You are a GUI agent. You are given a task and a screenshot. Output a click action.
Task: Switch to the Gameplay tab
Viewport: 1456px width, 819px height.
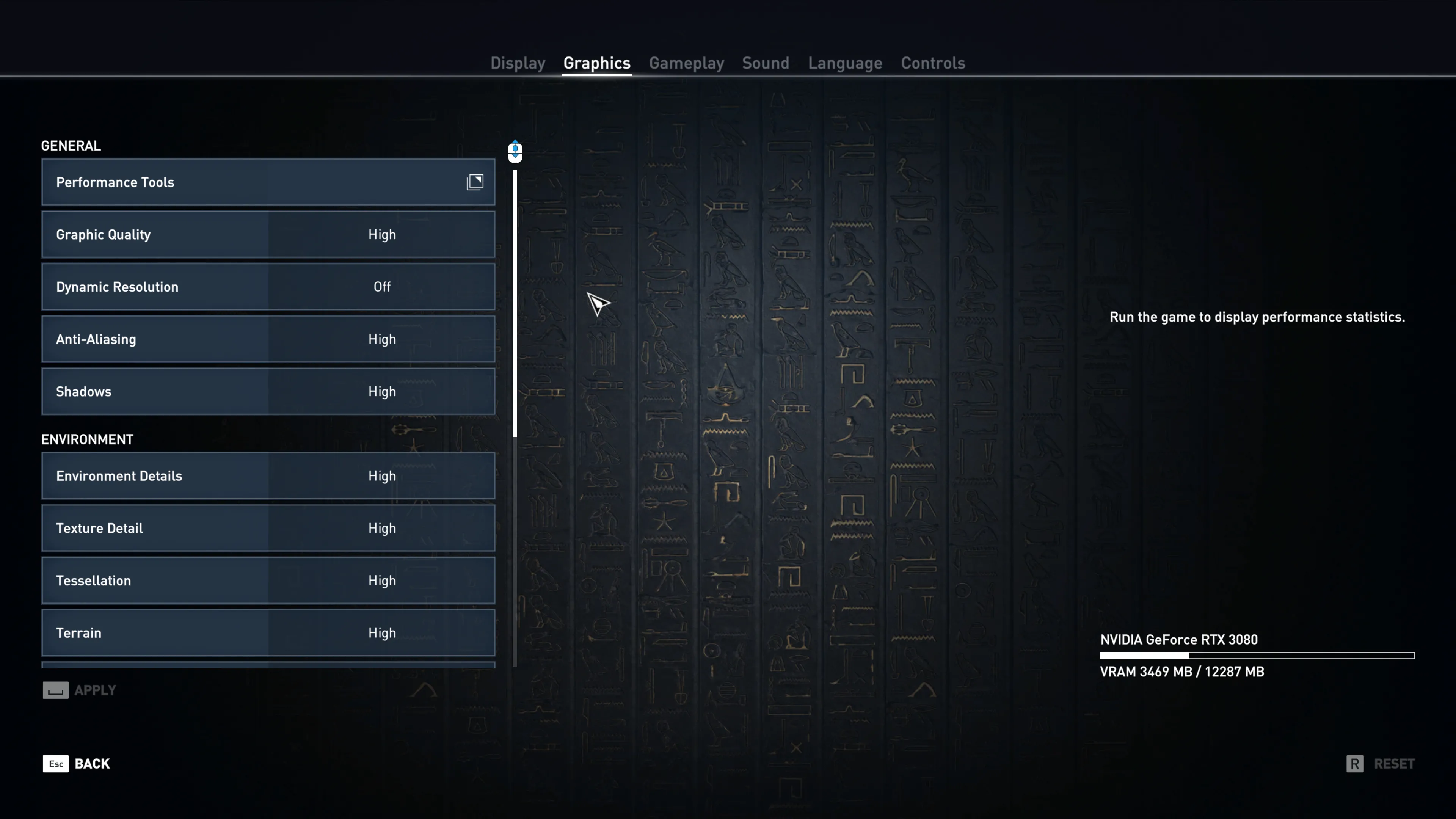pos(686,63)
